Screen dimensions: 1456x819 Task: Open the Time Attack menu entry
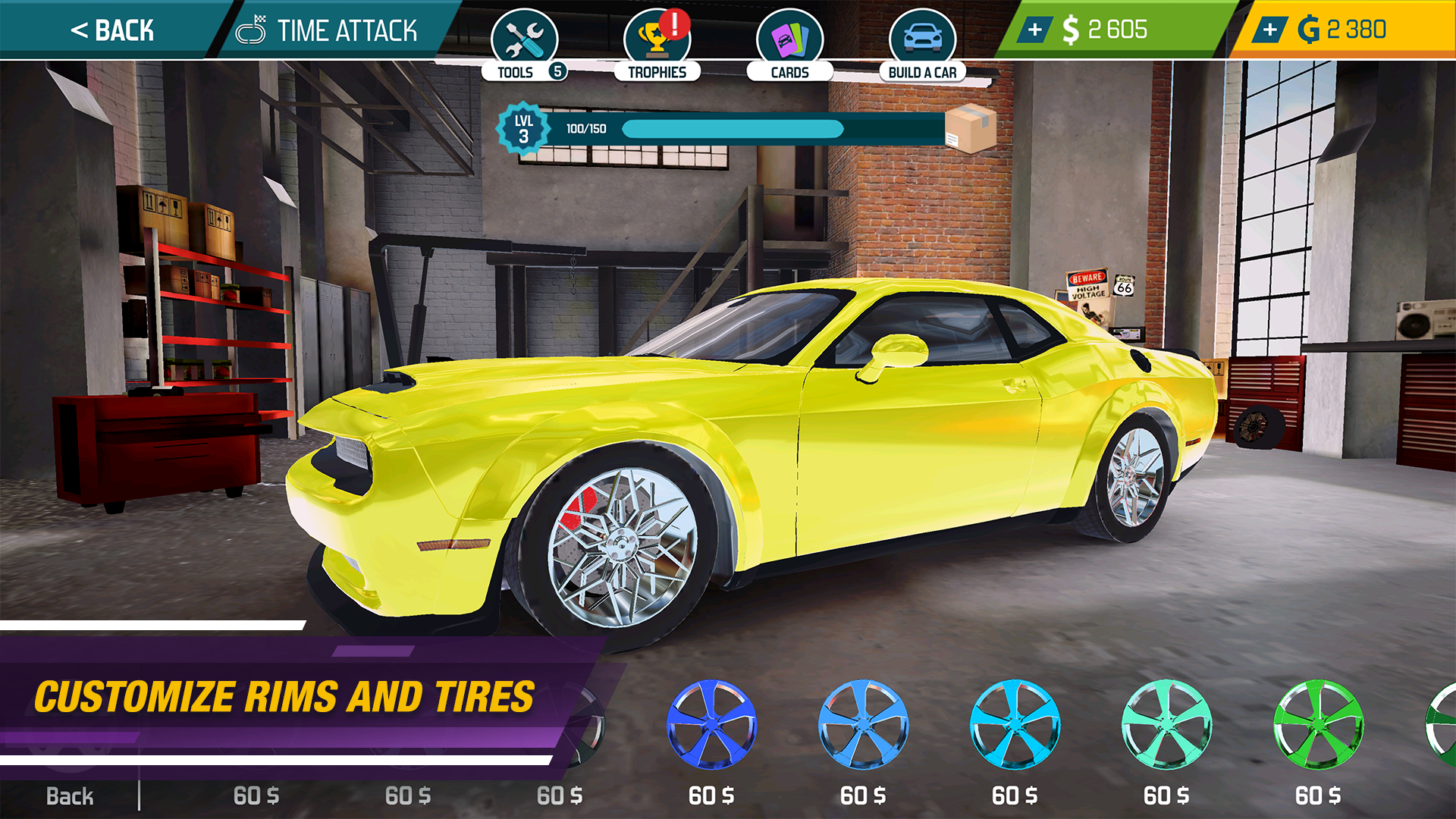pos(347,30)
